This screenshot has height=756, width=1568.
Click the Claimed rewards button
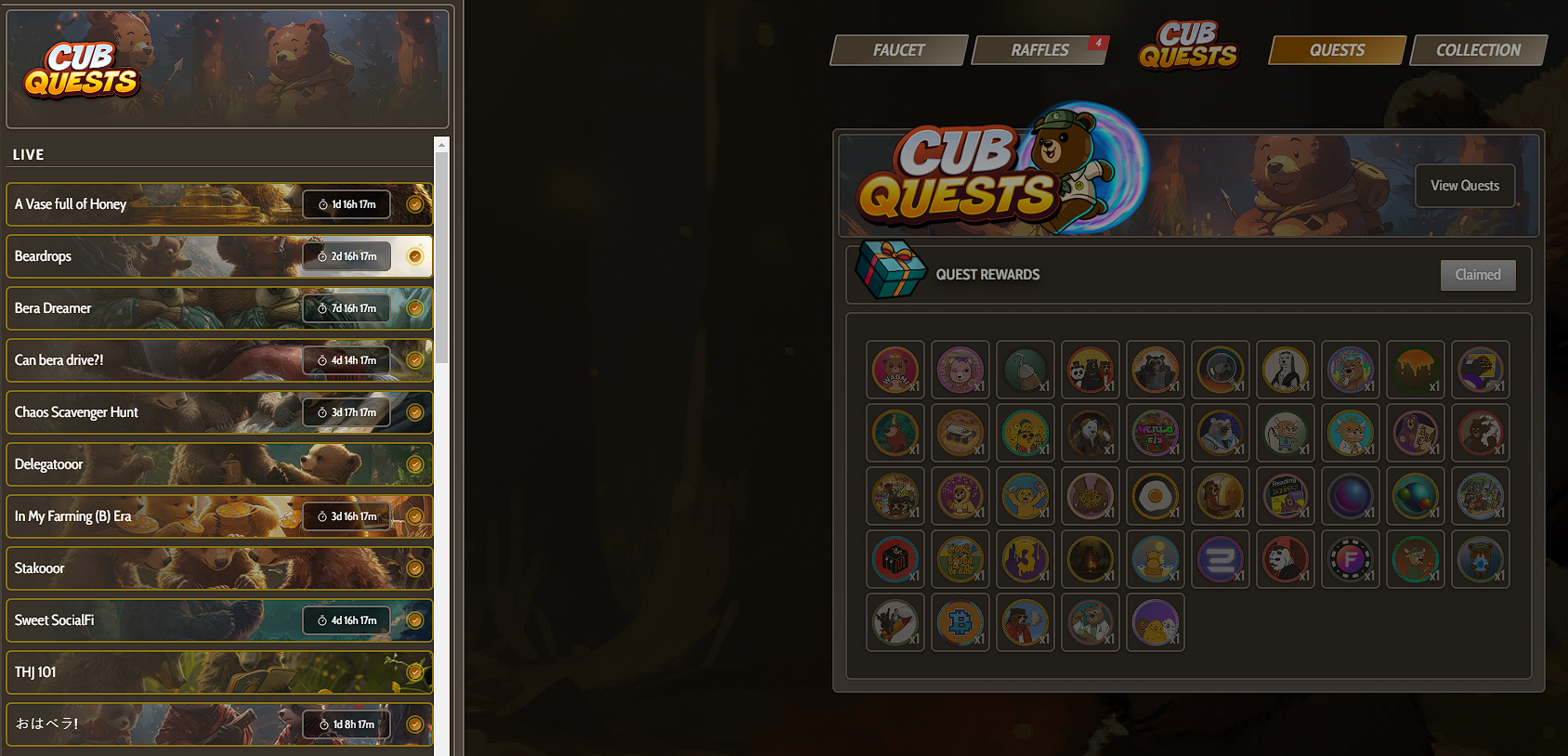(1477, 275)
